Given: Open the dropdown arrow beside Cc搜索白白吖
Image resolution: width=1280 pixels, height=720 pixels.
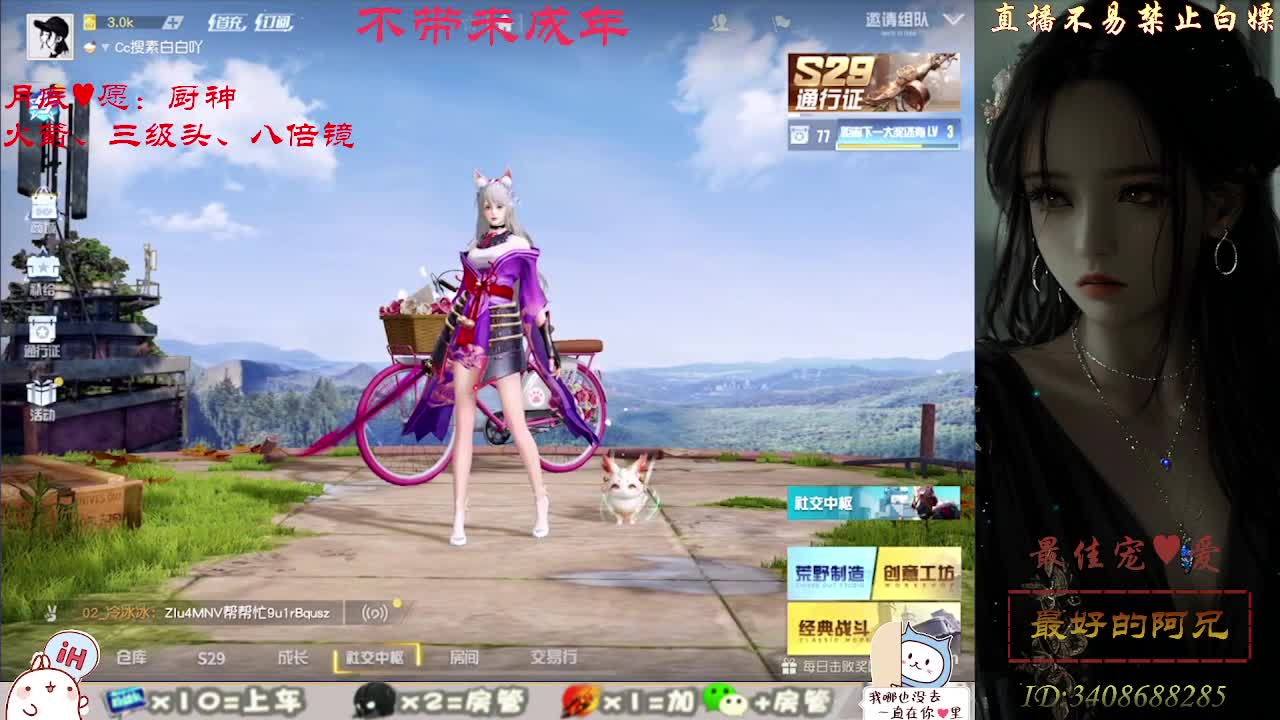Looking at the screenshot, I should [x=106, y=46].
